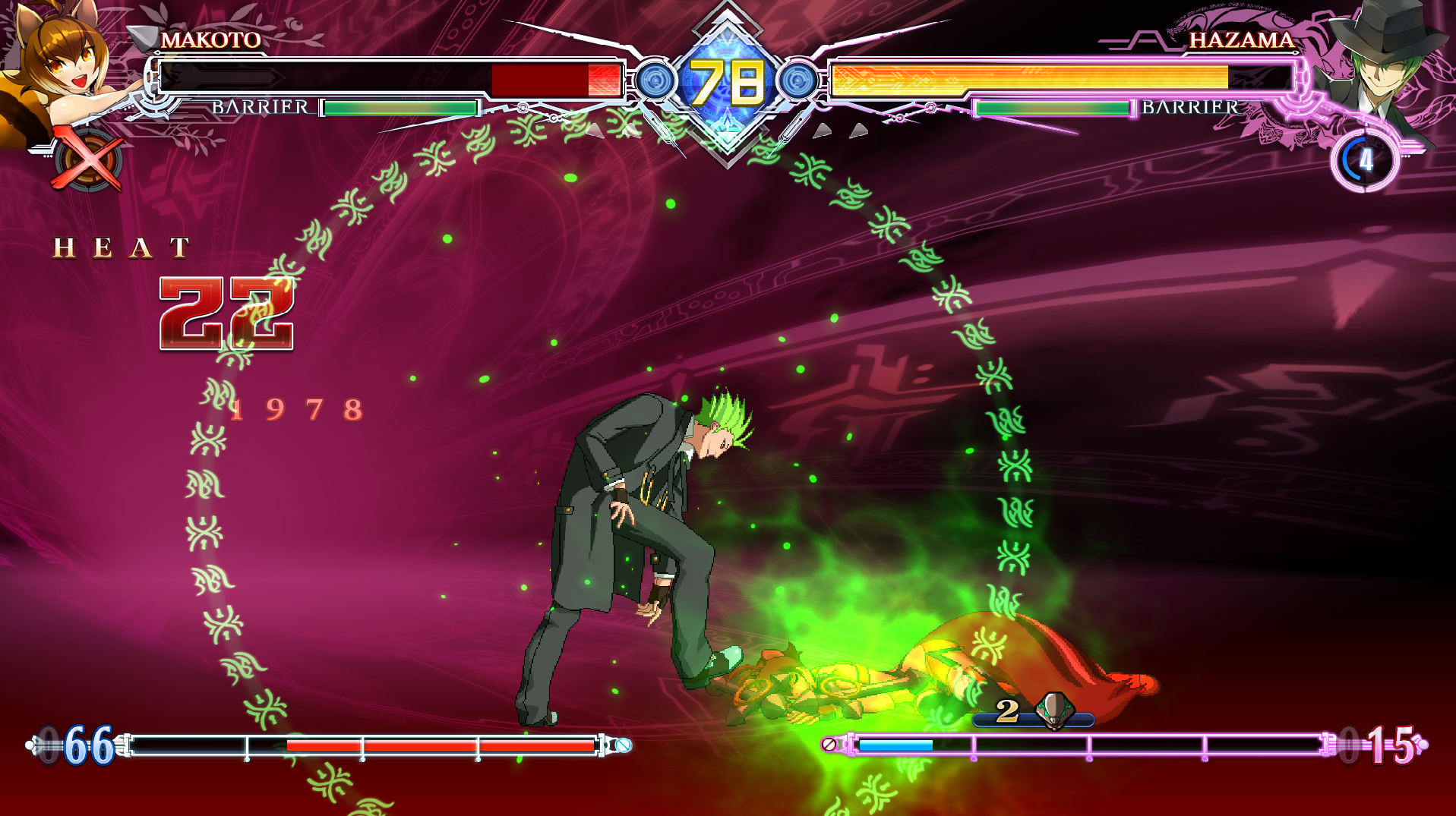Select Hazama's blue Burst gauge icon
Viewport: 1456px width, 816px height.
[1364, 160]
